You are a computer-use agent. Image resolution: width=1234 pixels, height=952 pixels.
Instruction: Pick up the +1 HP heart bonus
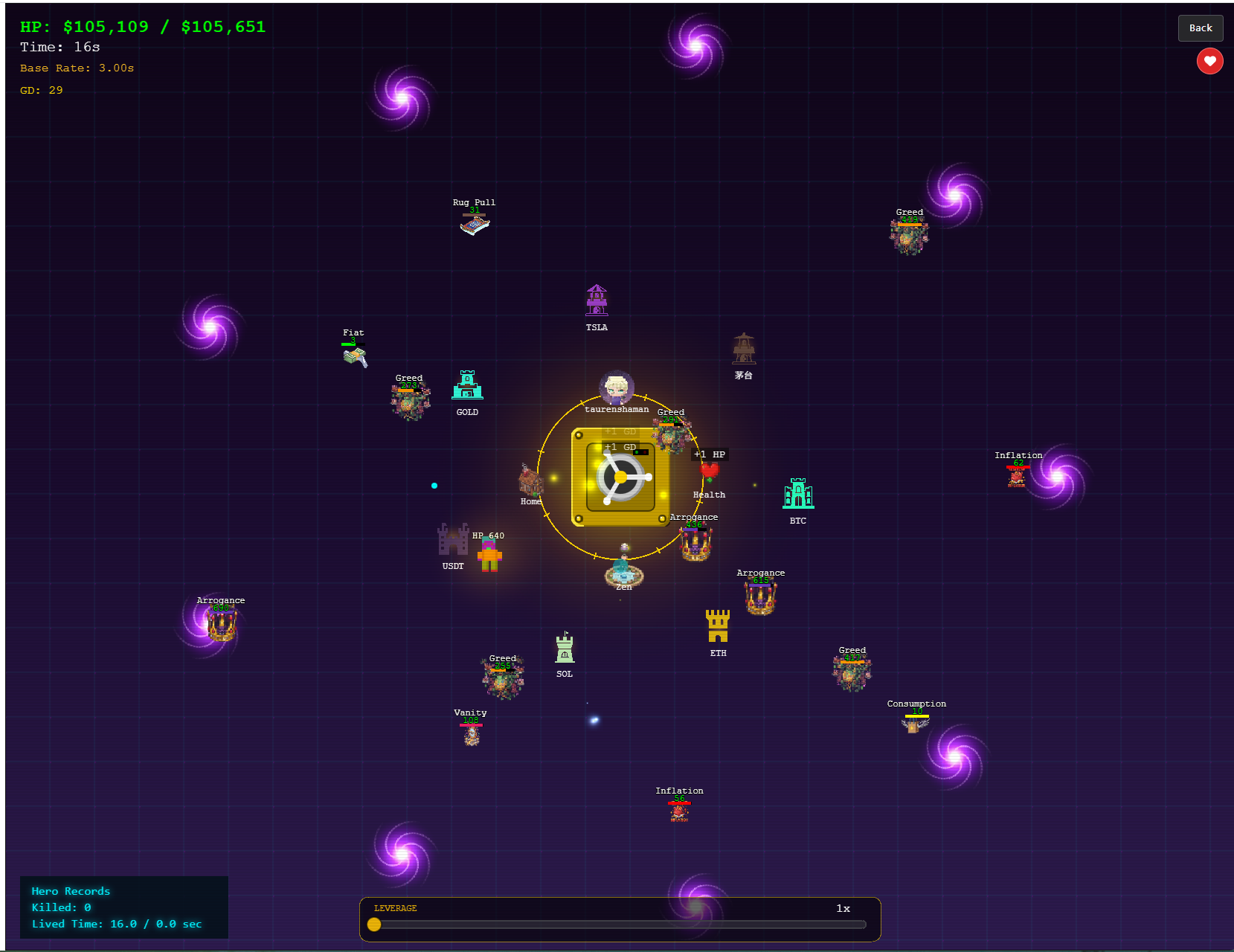708,469
